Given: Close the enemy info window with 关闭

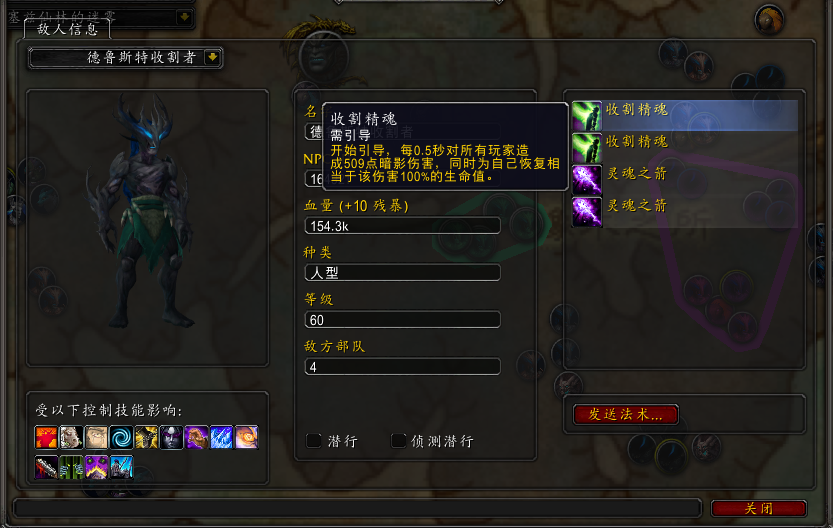Looking at the screenshot, I should (758, 508).
